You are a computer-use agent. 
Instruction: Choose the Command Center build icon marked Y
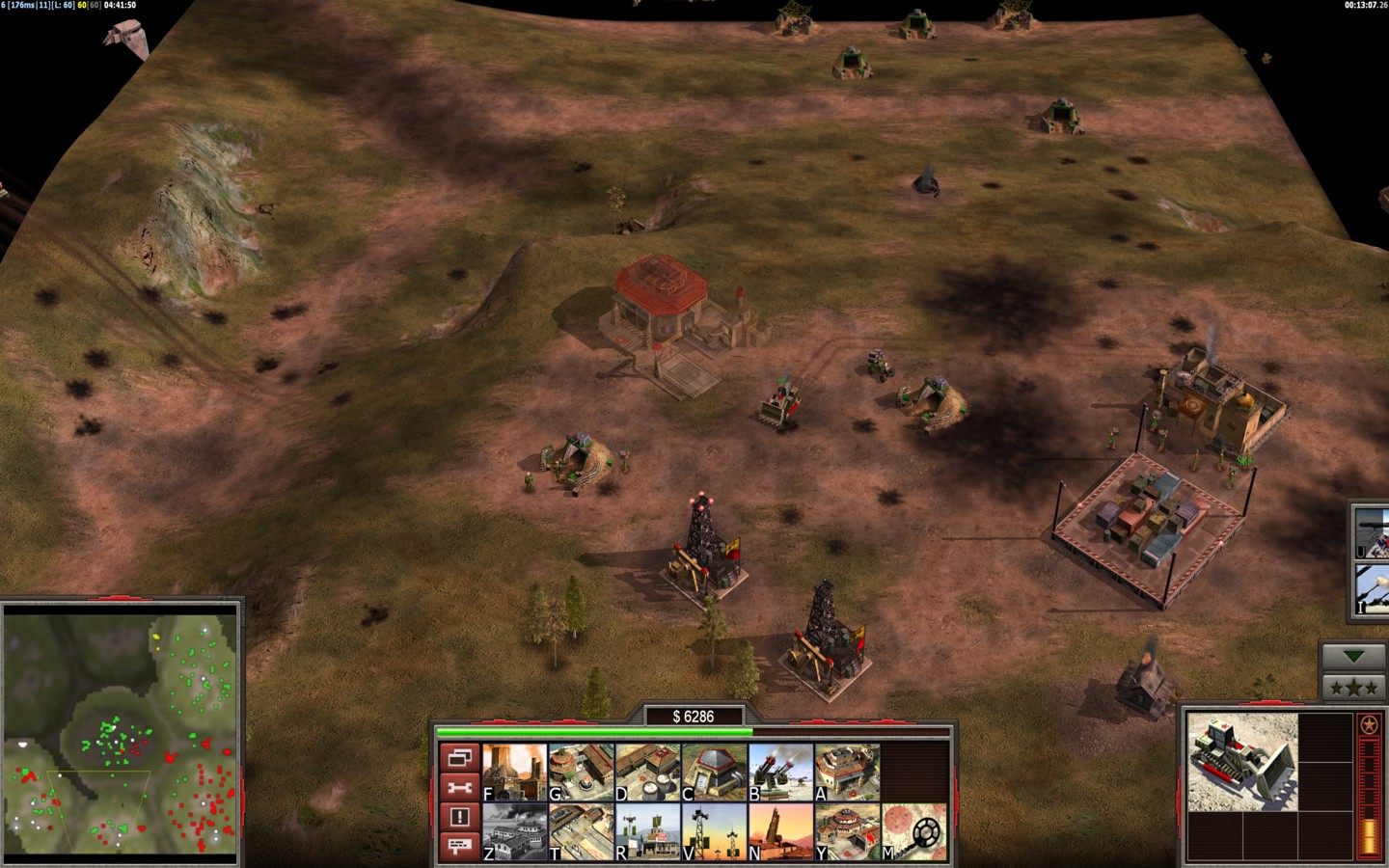847,832
